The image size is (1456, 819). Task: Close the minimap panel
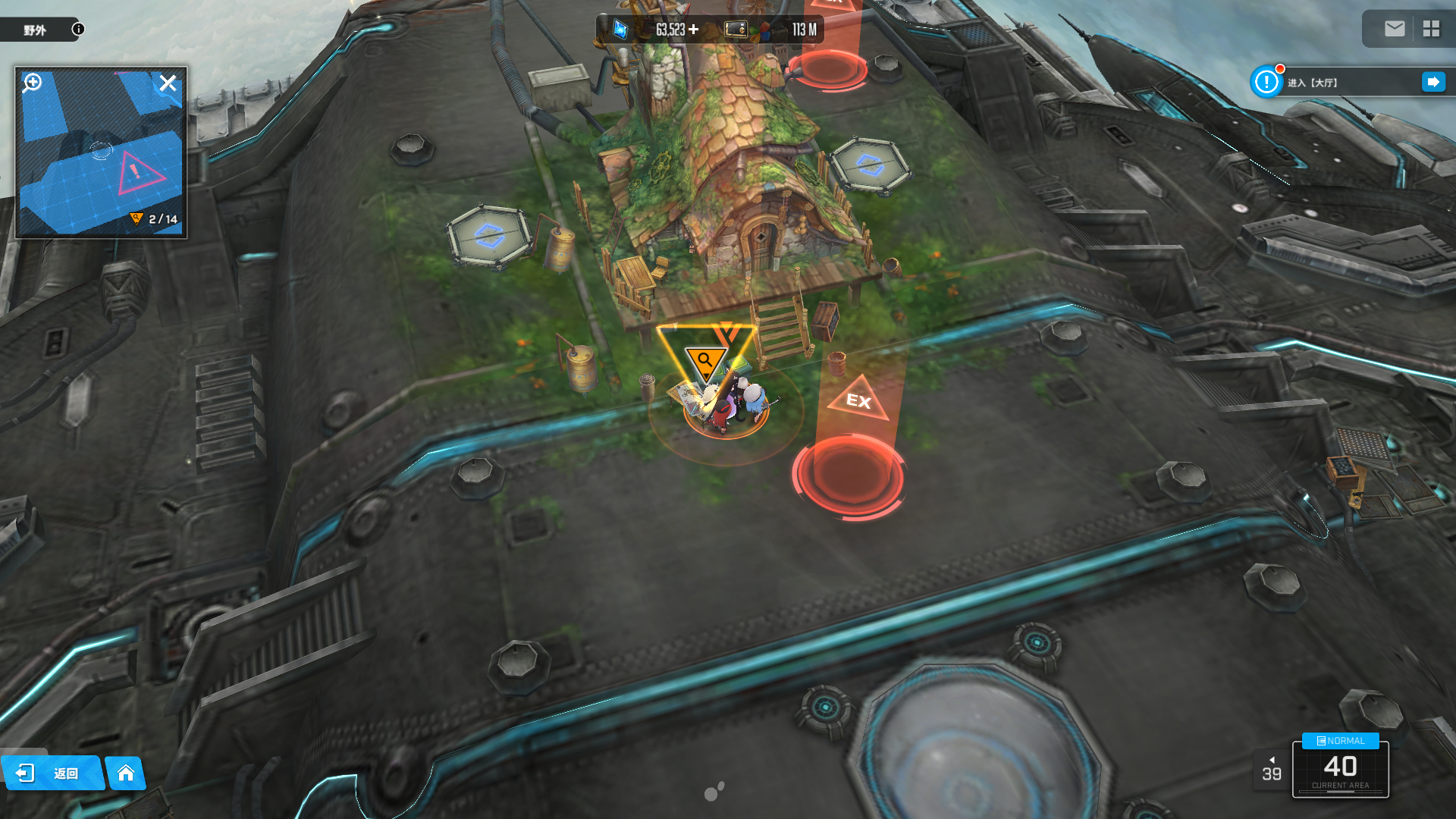[x=168, y=83]
